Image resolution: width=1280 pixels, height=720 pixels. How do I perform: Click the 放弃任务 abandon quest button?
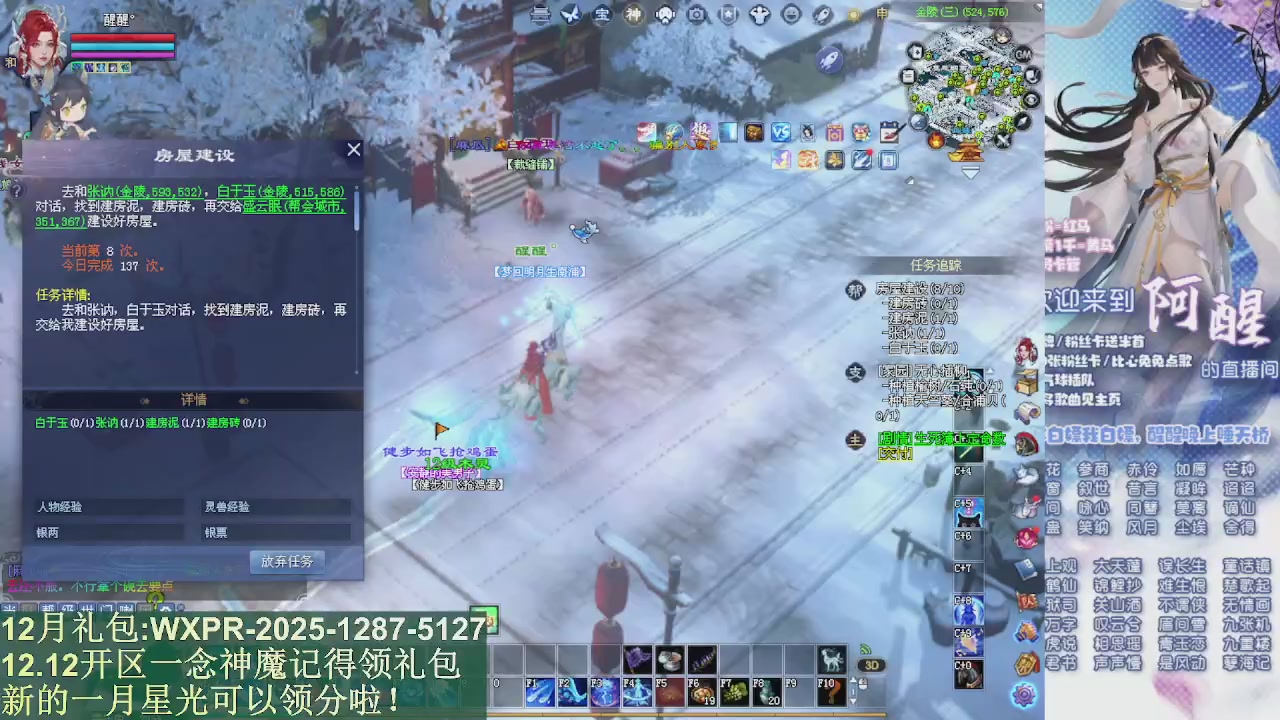[x=285, y=561]
